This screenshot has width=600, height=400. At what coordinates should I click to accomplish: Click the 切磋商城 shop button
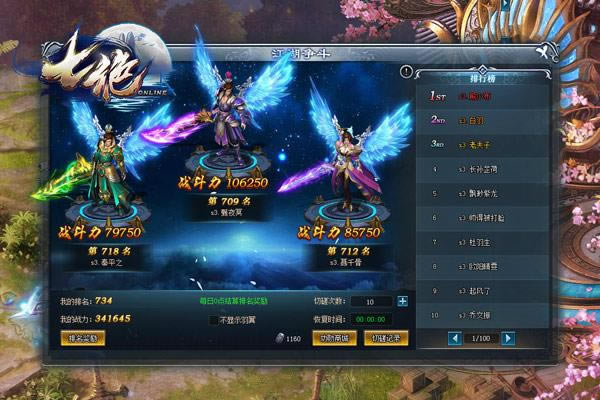[x=333, y=338]
